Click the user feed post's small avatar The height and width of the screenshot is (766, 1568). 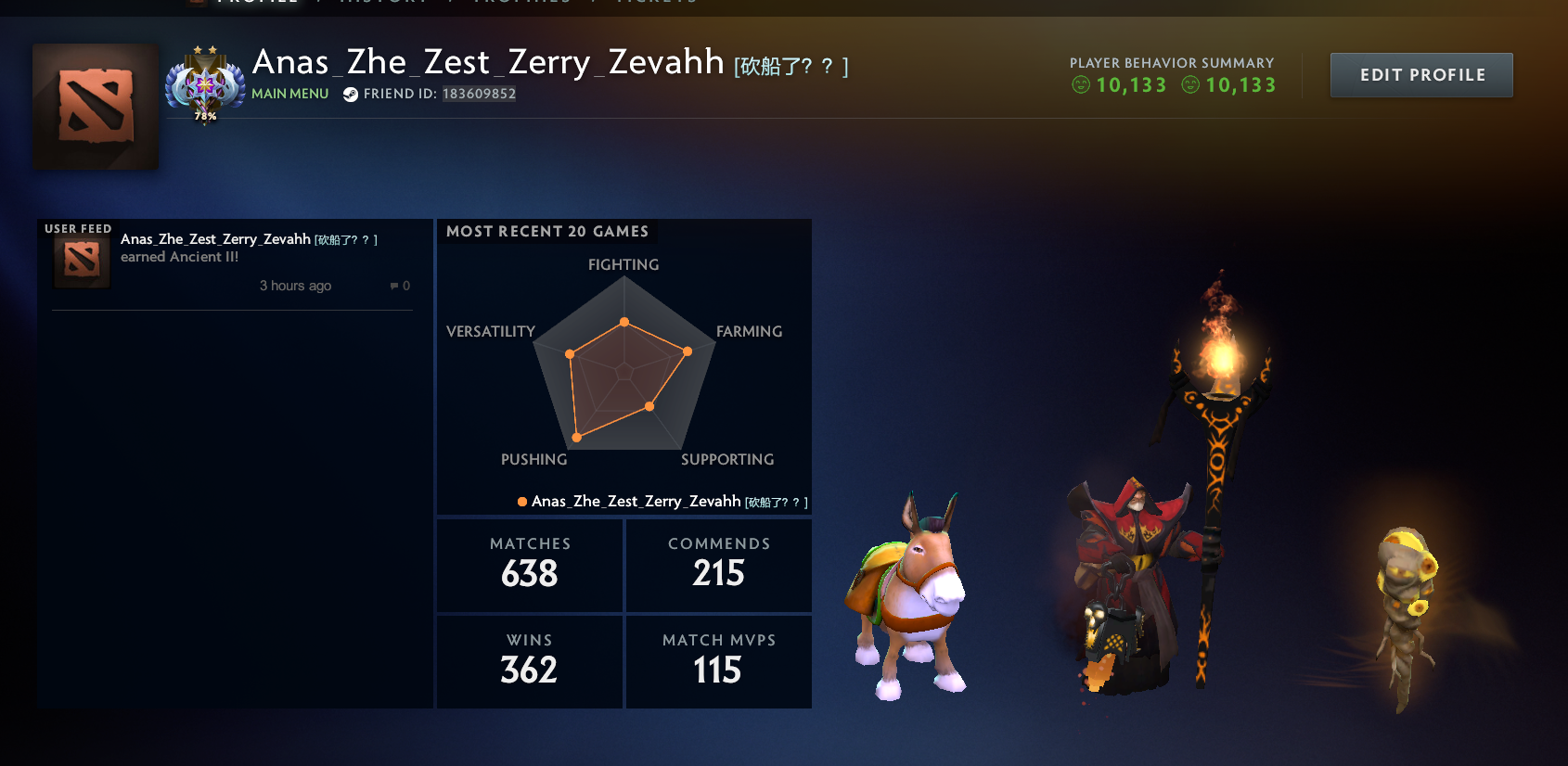(x=80, y=261)
